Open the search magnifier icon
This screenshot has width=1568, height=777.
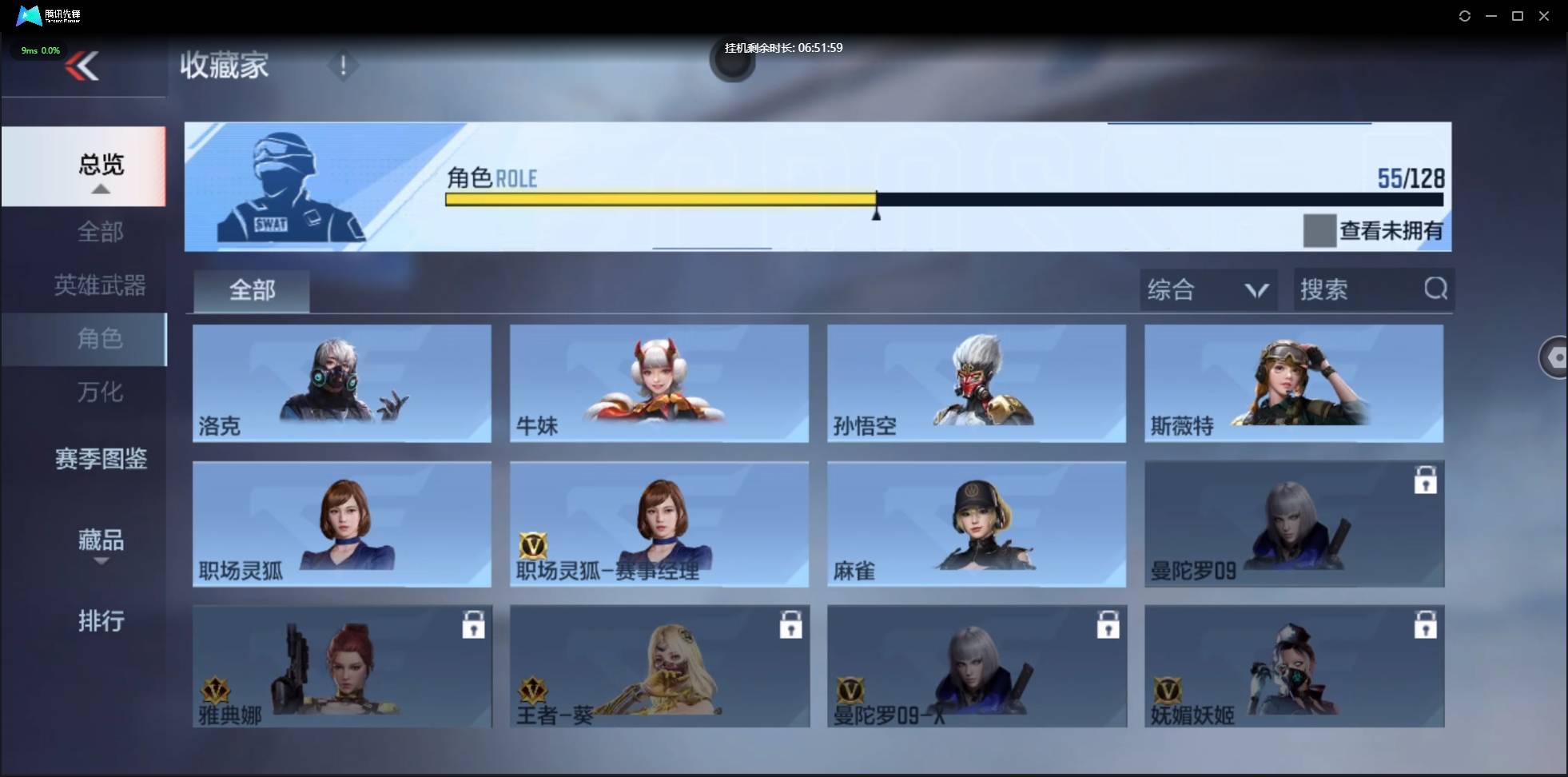tap(1436, 289)
